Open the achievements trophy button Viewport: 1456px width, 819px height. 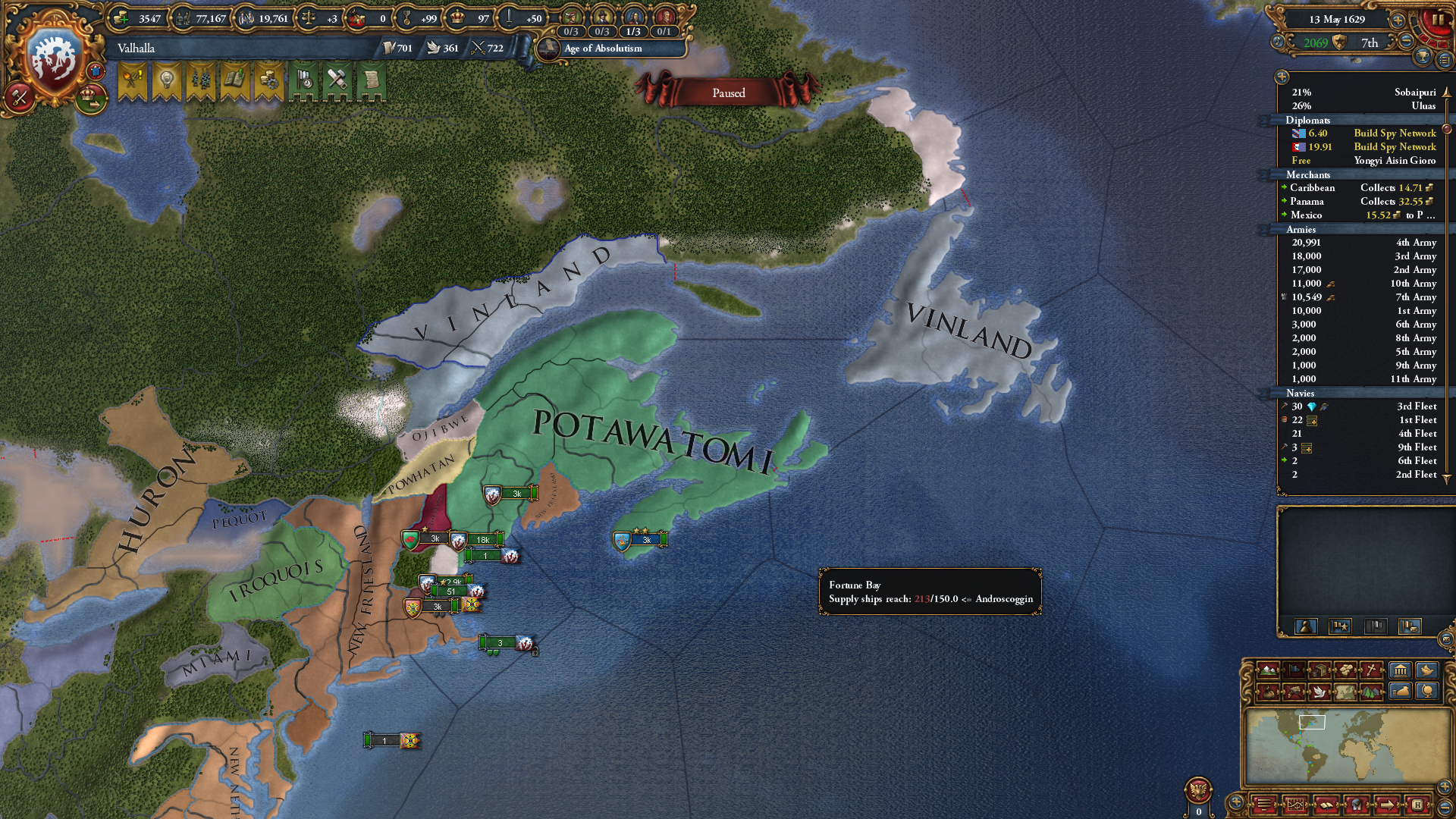click(x=1423, y=57)
